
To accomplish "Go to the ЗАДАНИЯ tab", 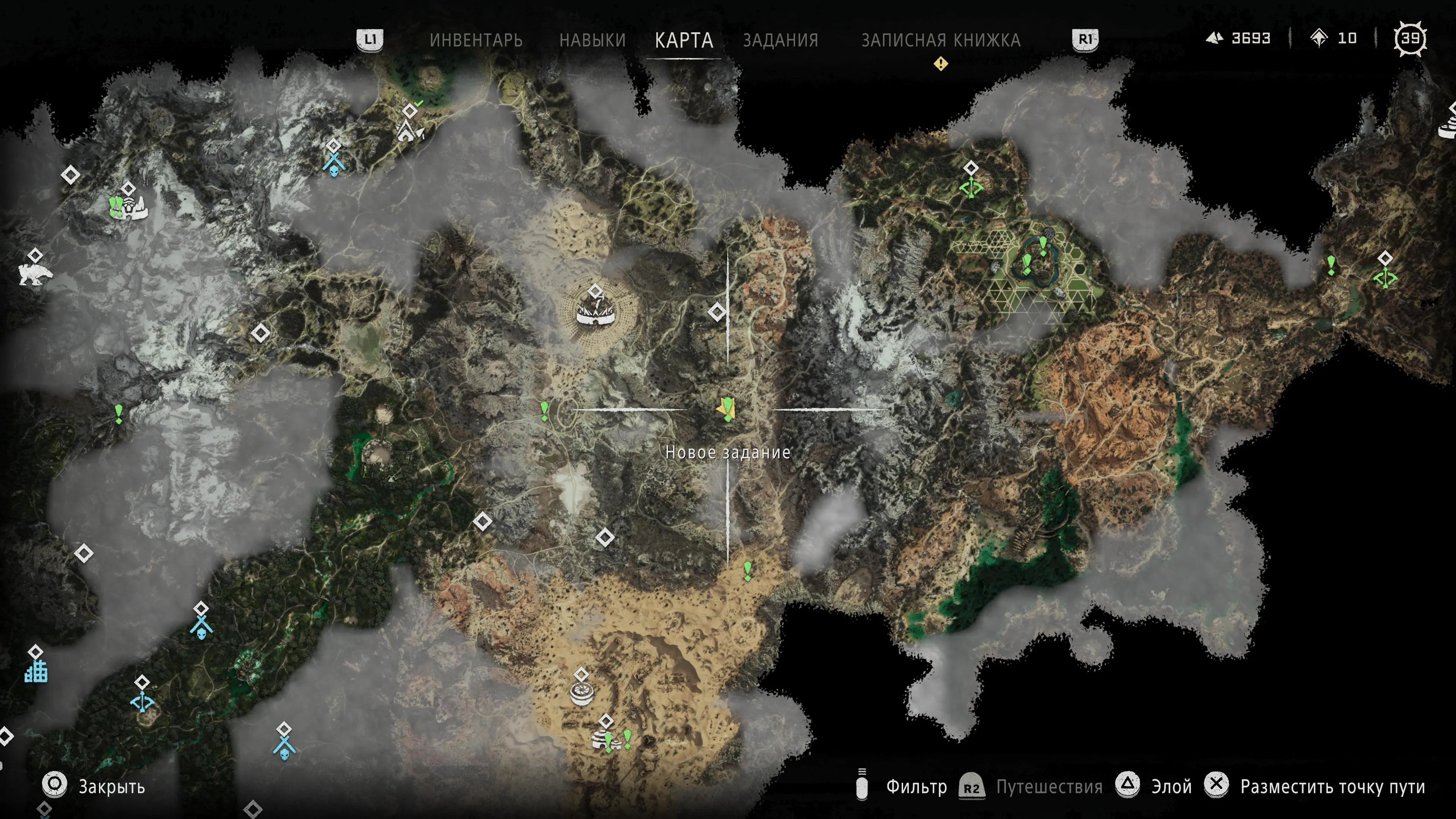I will click(781, 40).
